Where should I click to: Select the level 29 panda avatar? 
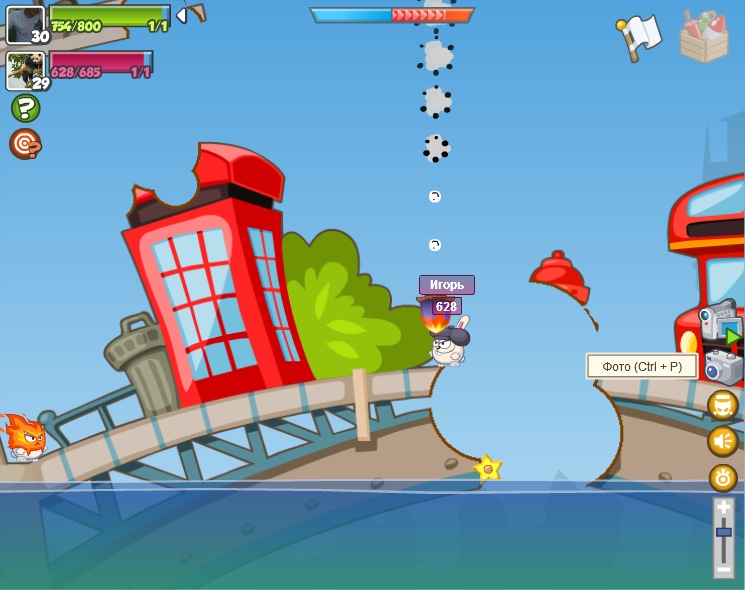tap(25, 71)
